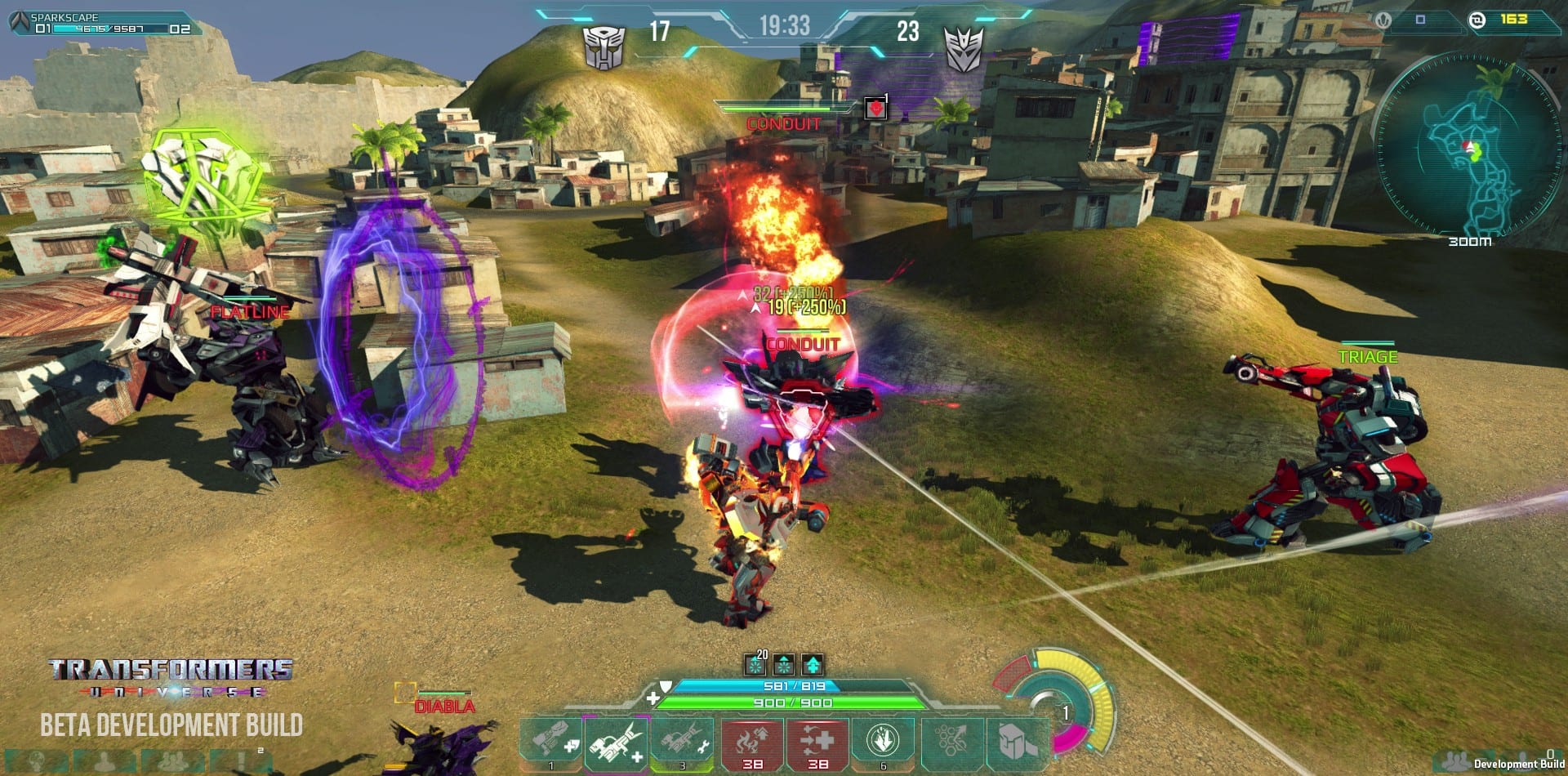Viewport: 1568px width, 776px height.
Task: Click the Autobot faction emblem
Action: 604,47
